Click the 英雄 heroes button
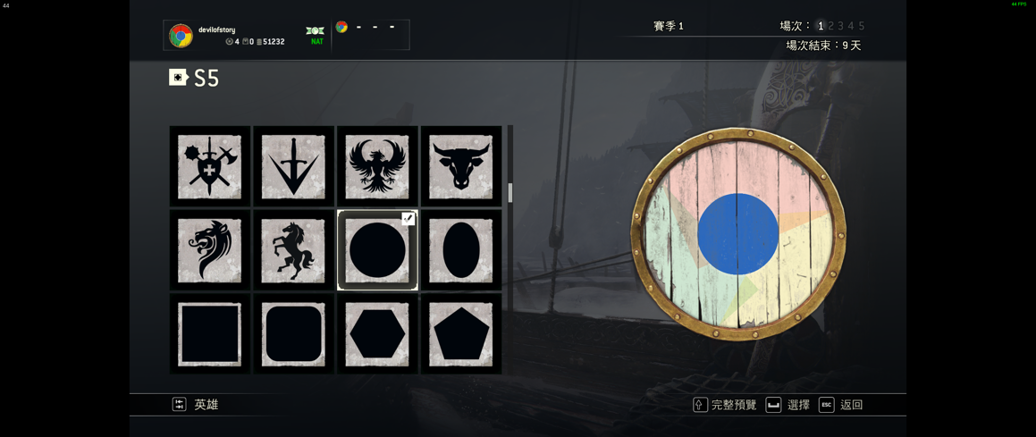The width and height of the screenshot is (1036, 437). pyautogui.click(x=196, y=405)
